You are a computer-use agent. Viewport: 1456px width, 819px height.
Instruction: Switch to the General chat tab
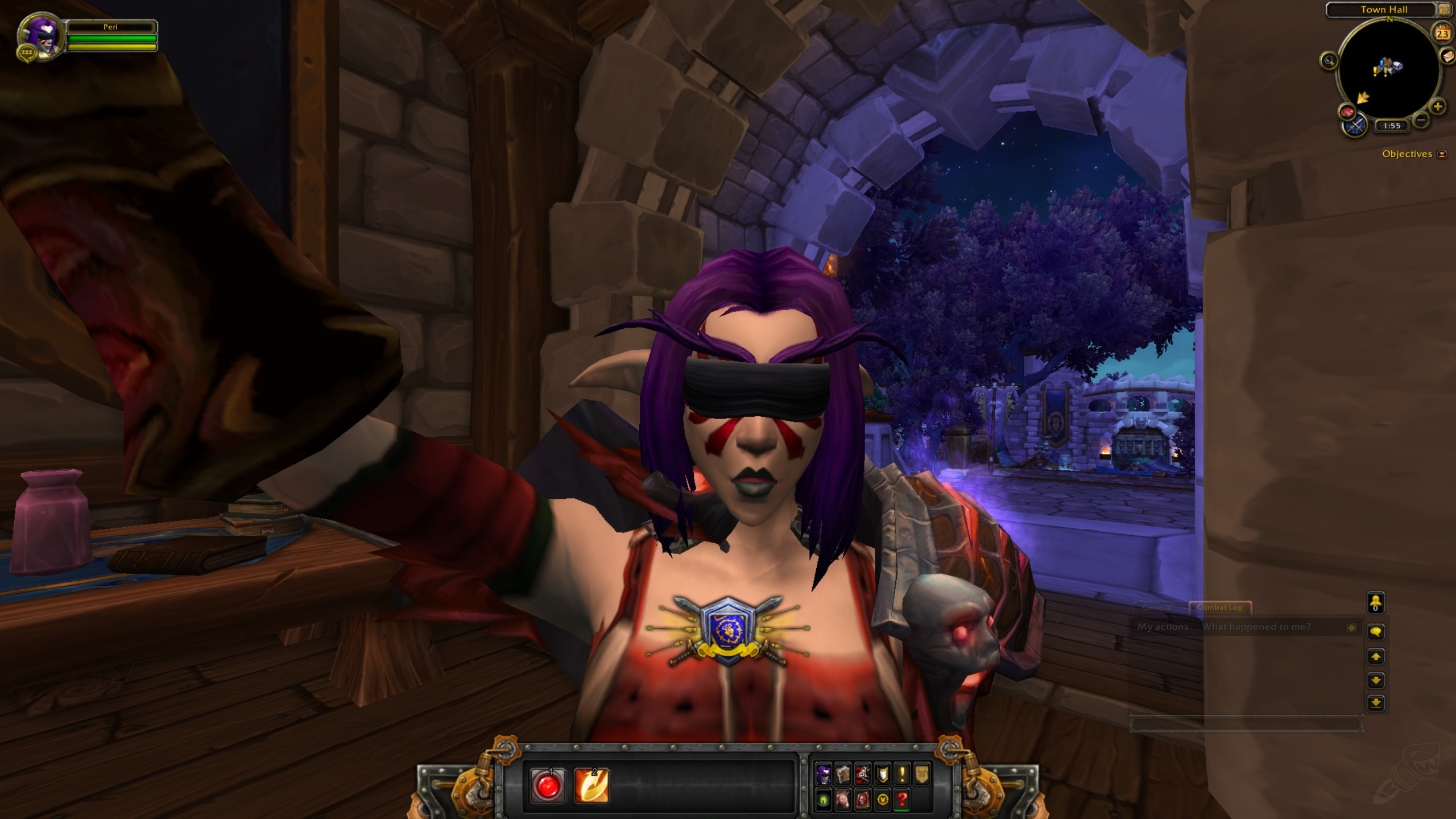pos(1157,607)
